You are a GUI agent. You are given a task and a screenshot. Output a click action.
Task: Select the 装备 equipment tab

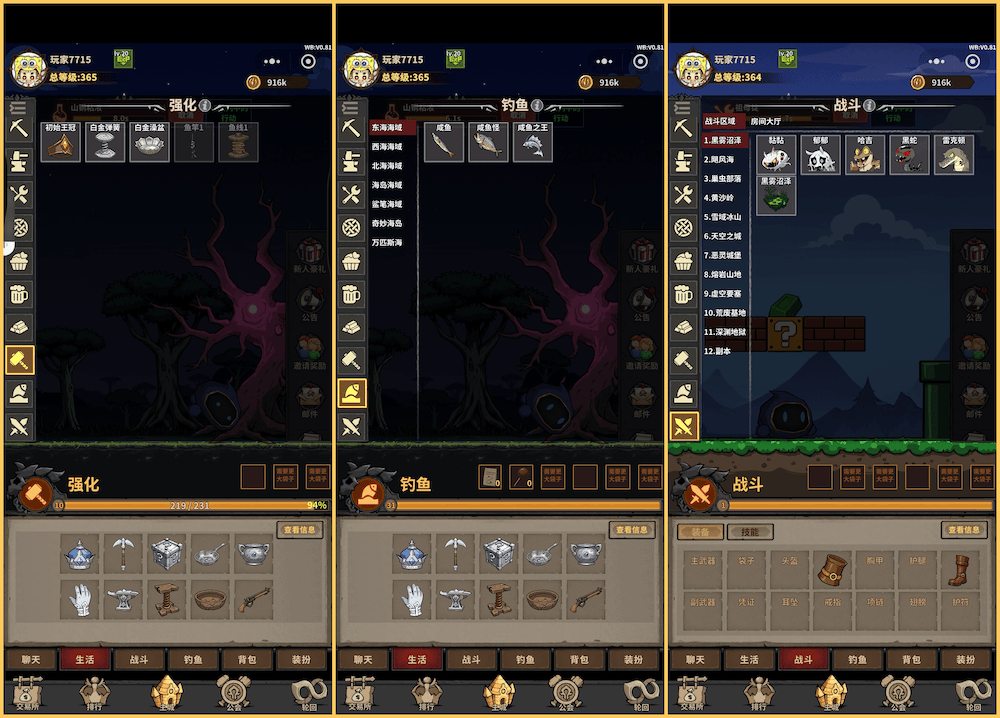click(700, 533)
